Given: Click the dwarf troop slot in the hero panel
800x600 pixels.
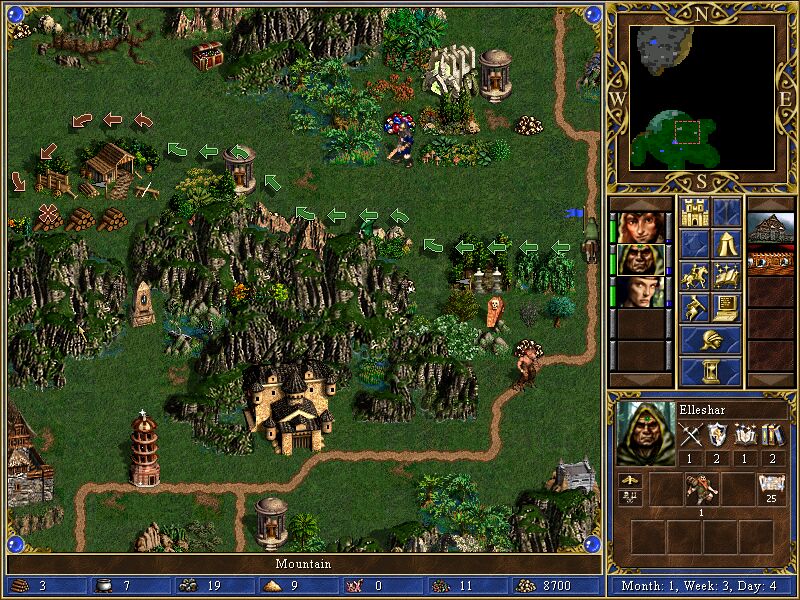Looking at the screenshot, I should tap(702, 490).
